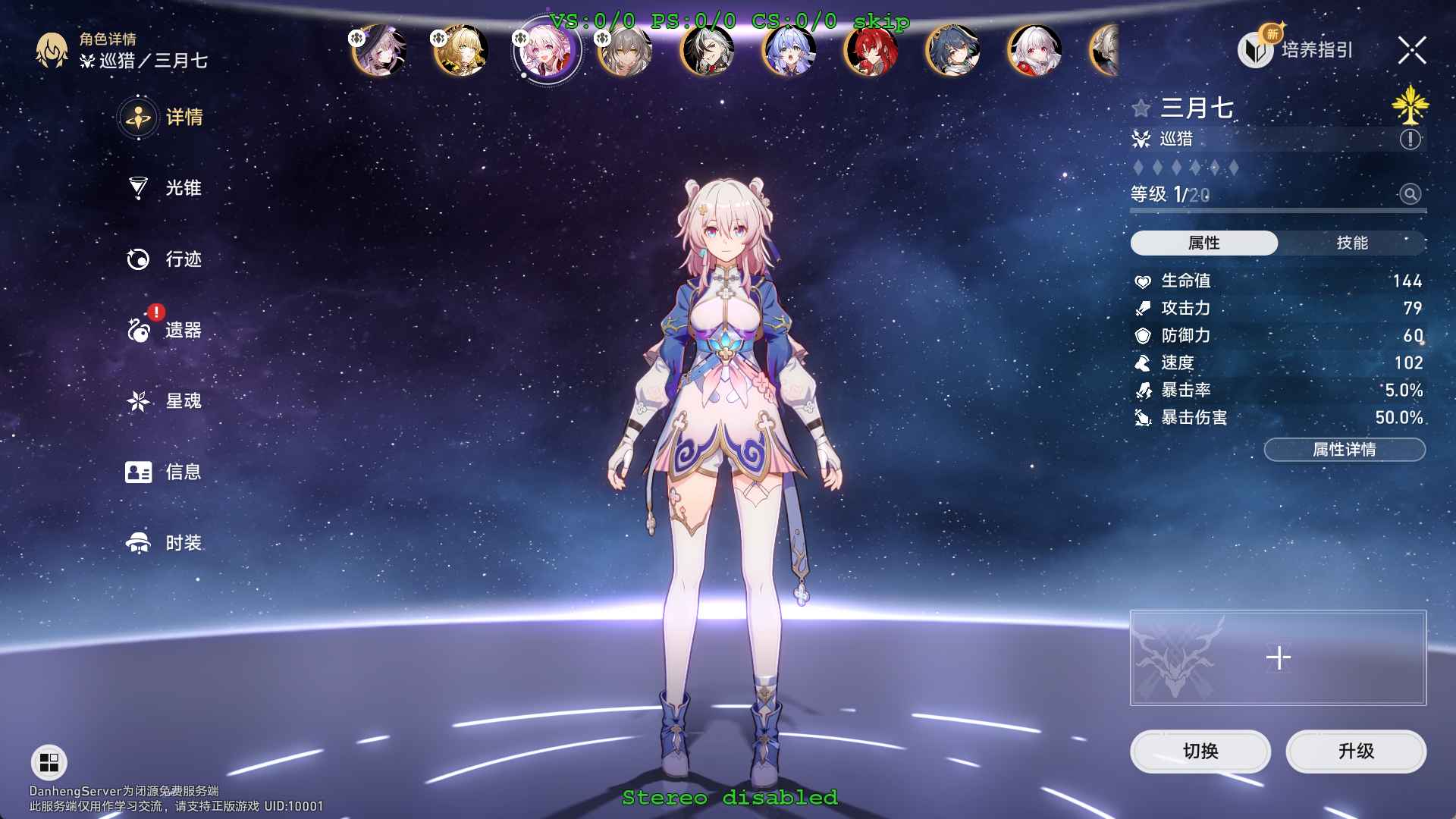Image resolution: width=1456 pixels, height=819 pixels.
Task: Toggle the grid menu icon at bottom left
Action: click(48, 762)
